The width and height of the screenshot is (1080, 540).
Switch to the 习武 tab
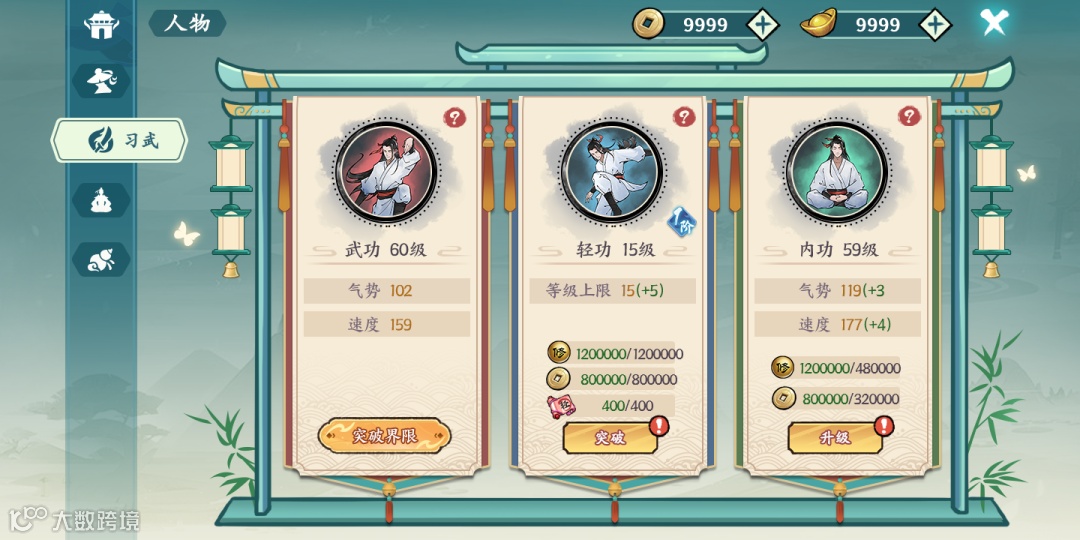[121, 140]
